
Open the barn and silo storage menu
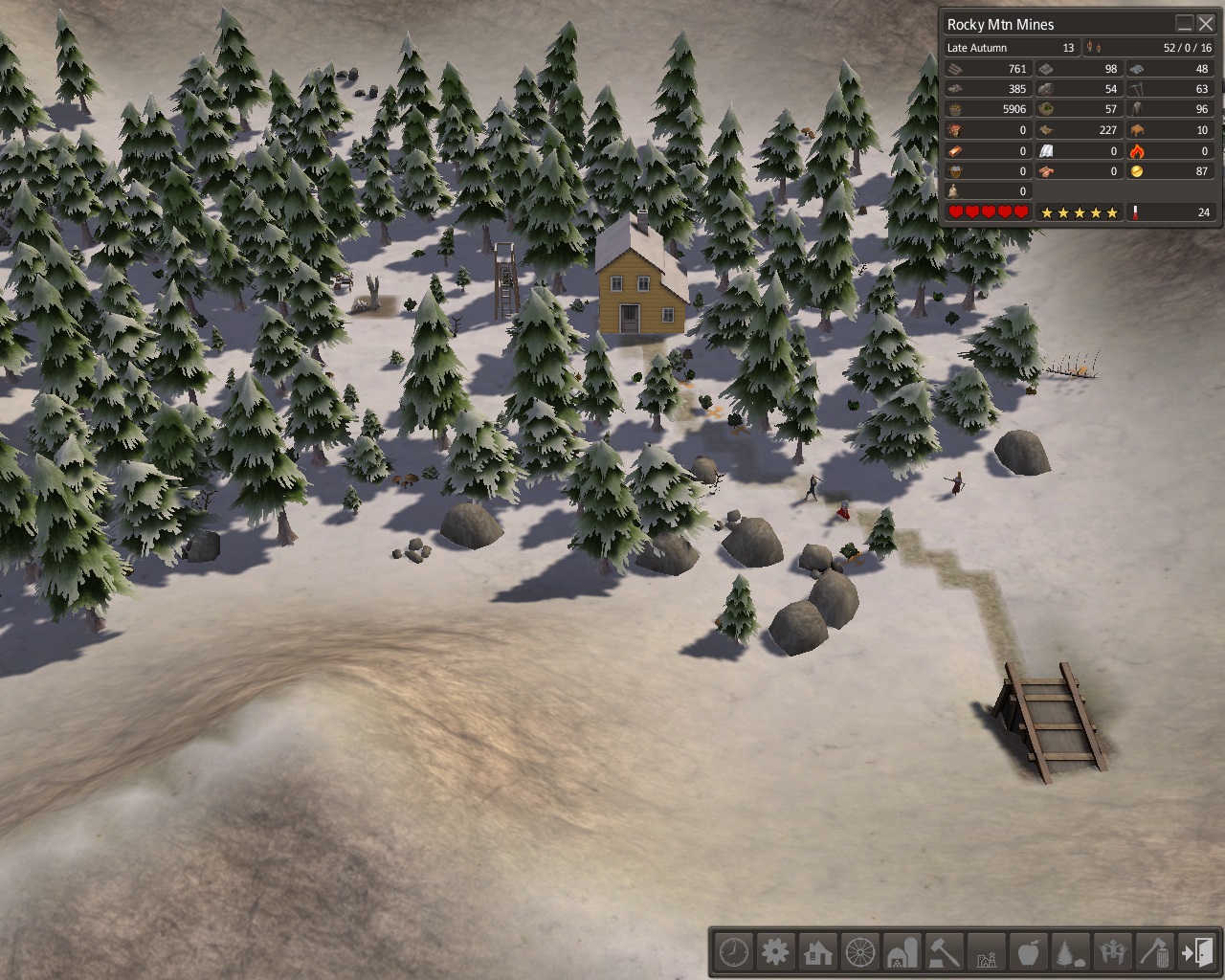902,952
